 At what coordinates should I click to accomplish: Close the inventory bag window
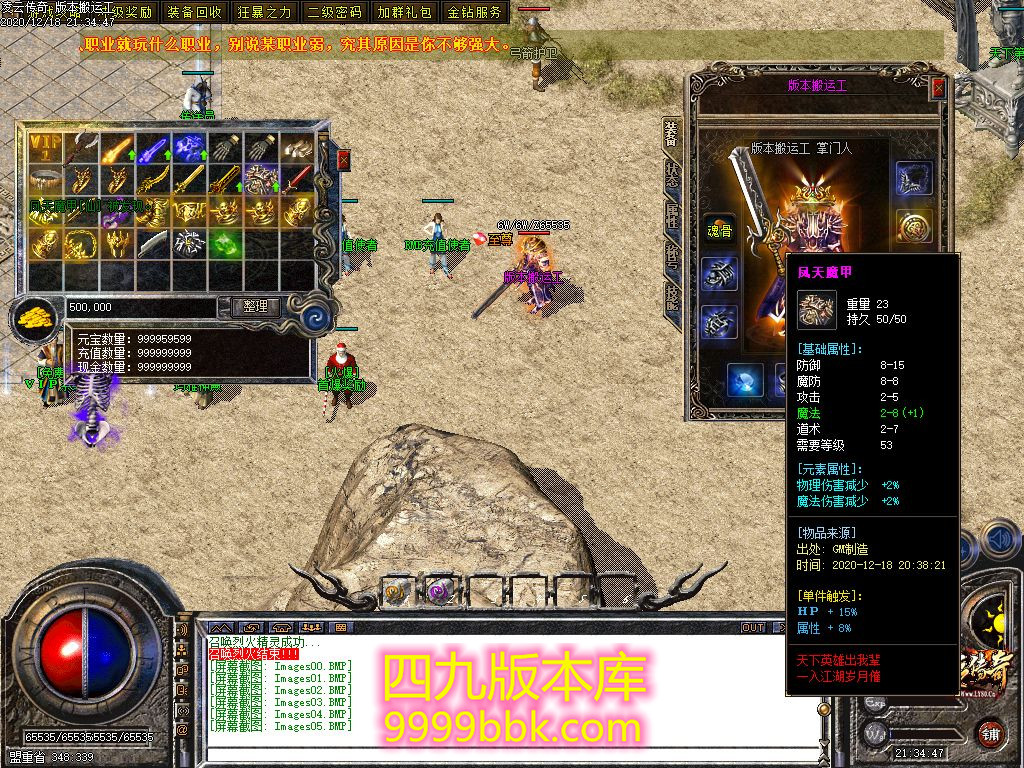tap(344, 160)
